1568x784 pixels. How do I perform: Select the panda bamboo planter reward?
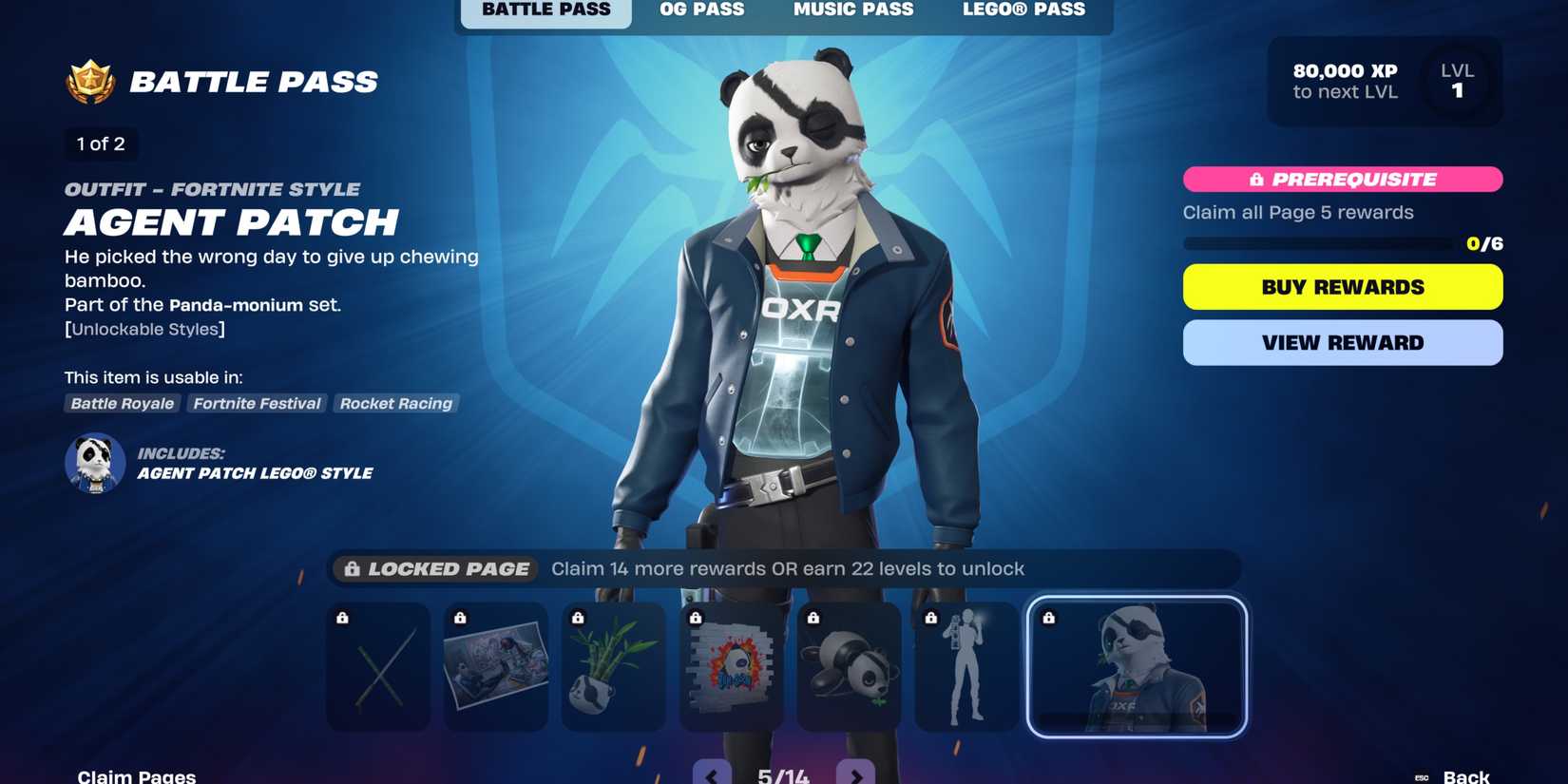point(612,666)
